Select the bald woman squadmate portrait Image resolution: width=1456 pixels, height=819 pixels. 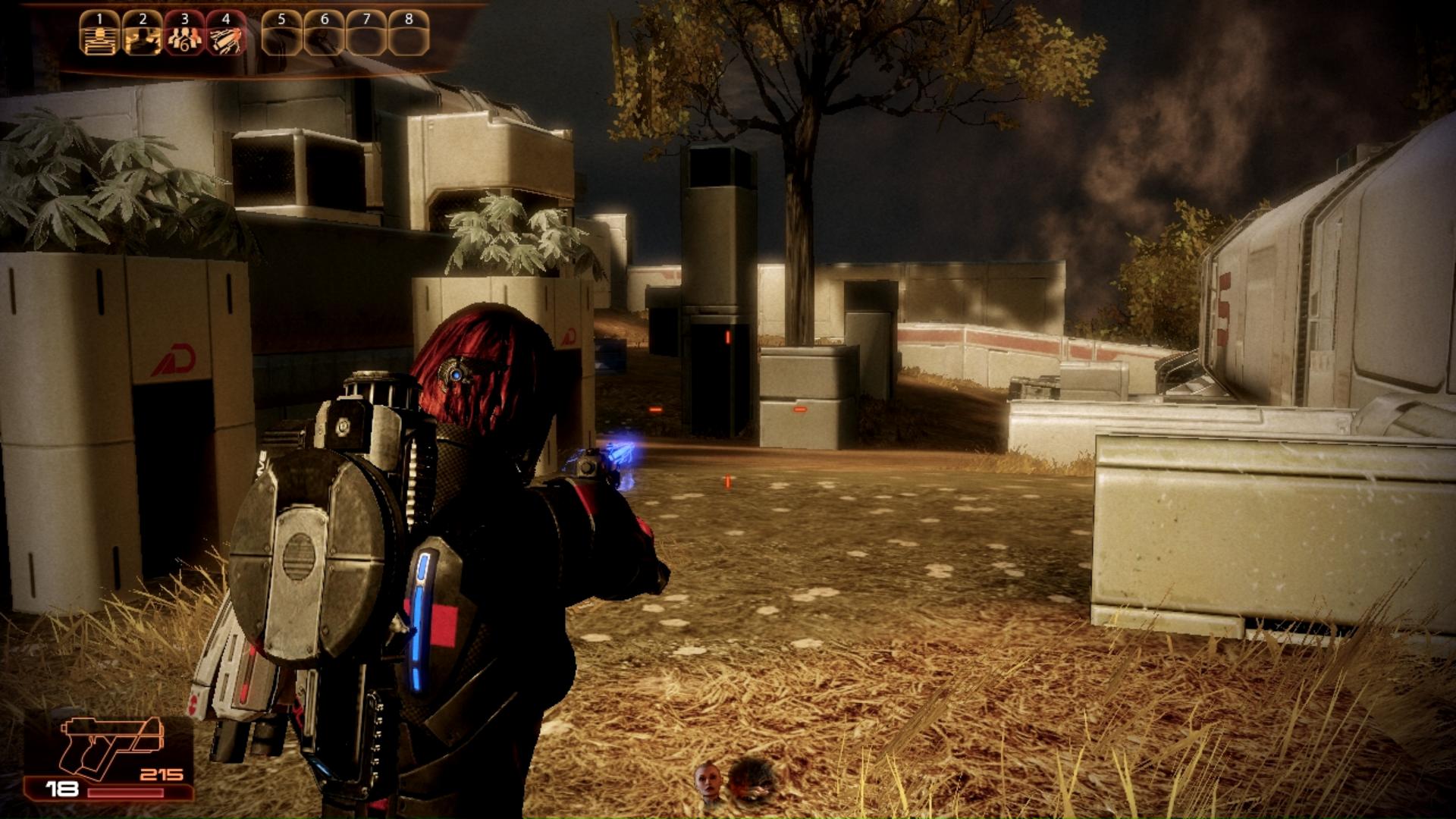[x=708, y=781]
